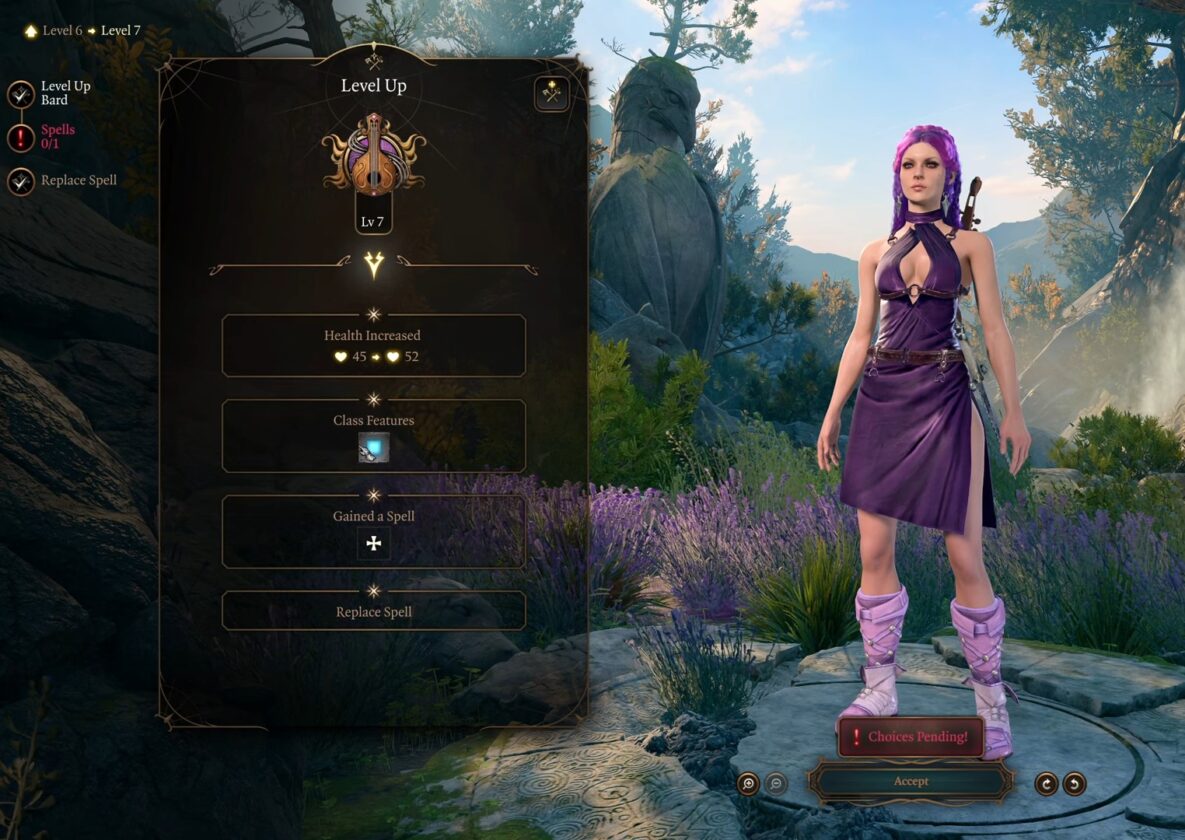Open the Replace Spell panel row

click(373, 611)
